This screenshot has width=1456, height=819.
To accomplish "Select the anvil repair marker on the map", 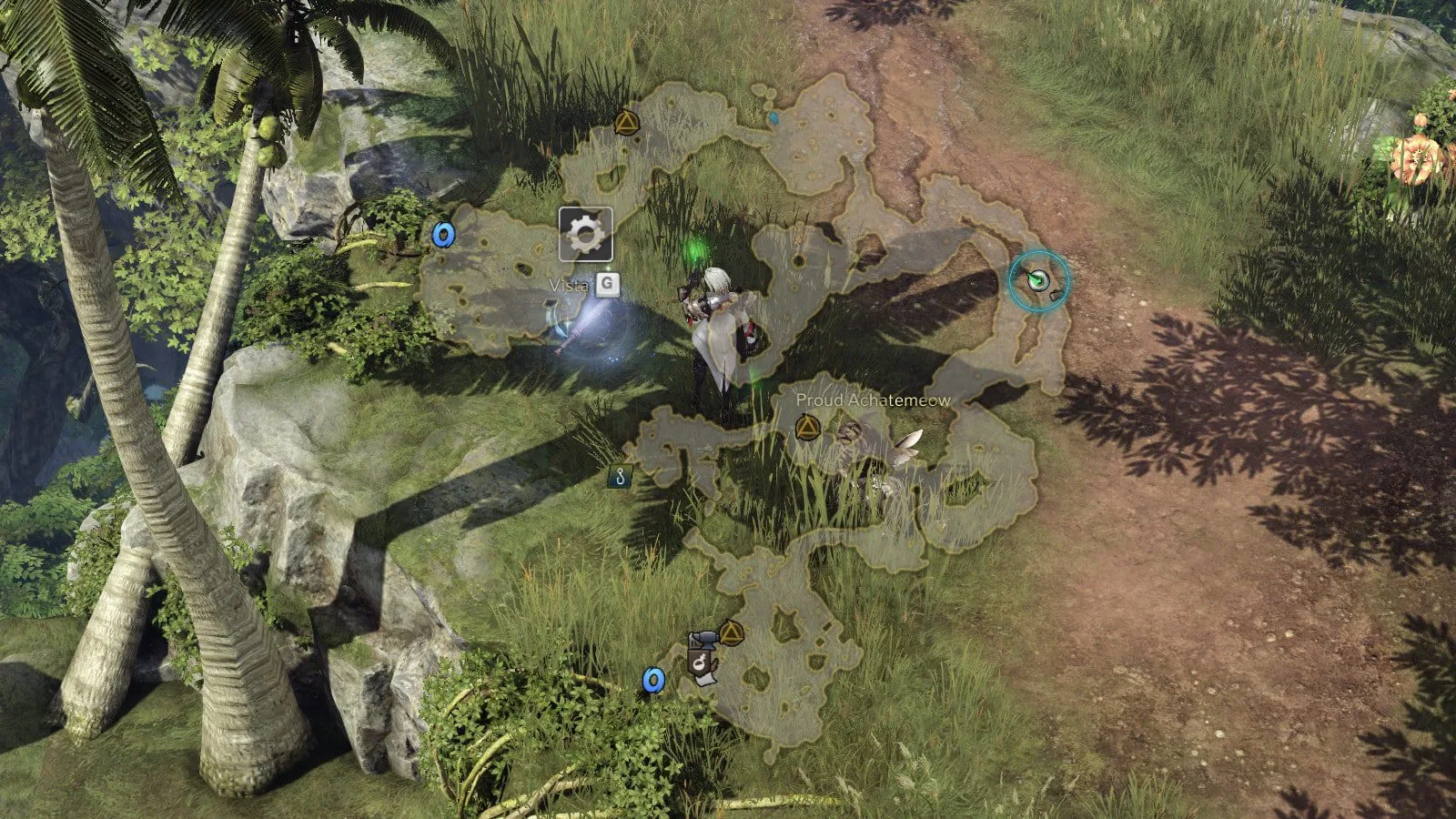I will (703, 640).
